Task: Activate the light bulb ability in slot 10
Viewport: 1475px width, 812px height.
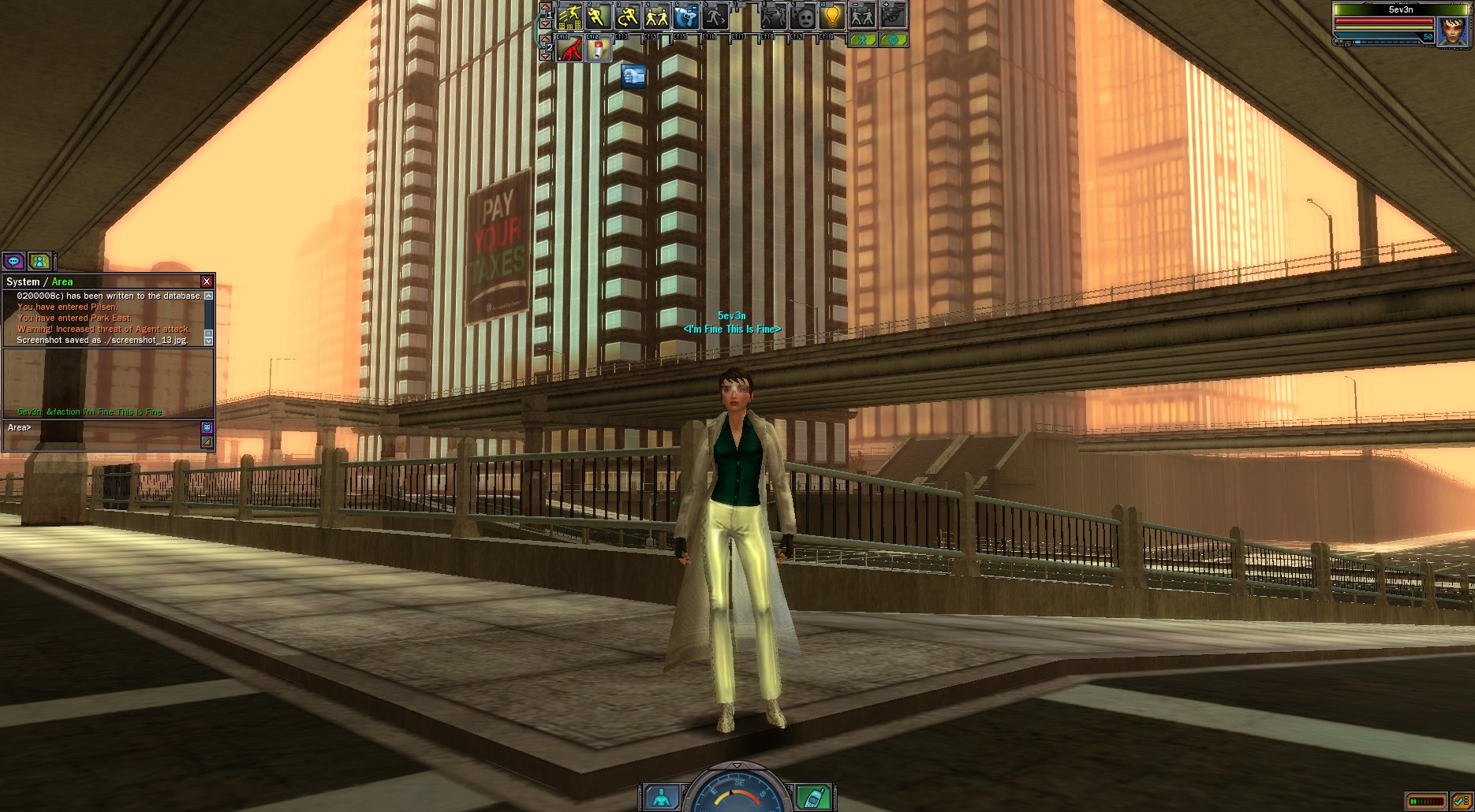Action: pos(831,16)
